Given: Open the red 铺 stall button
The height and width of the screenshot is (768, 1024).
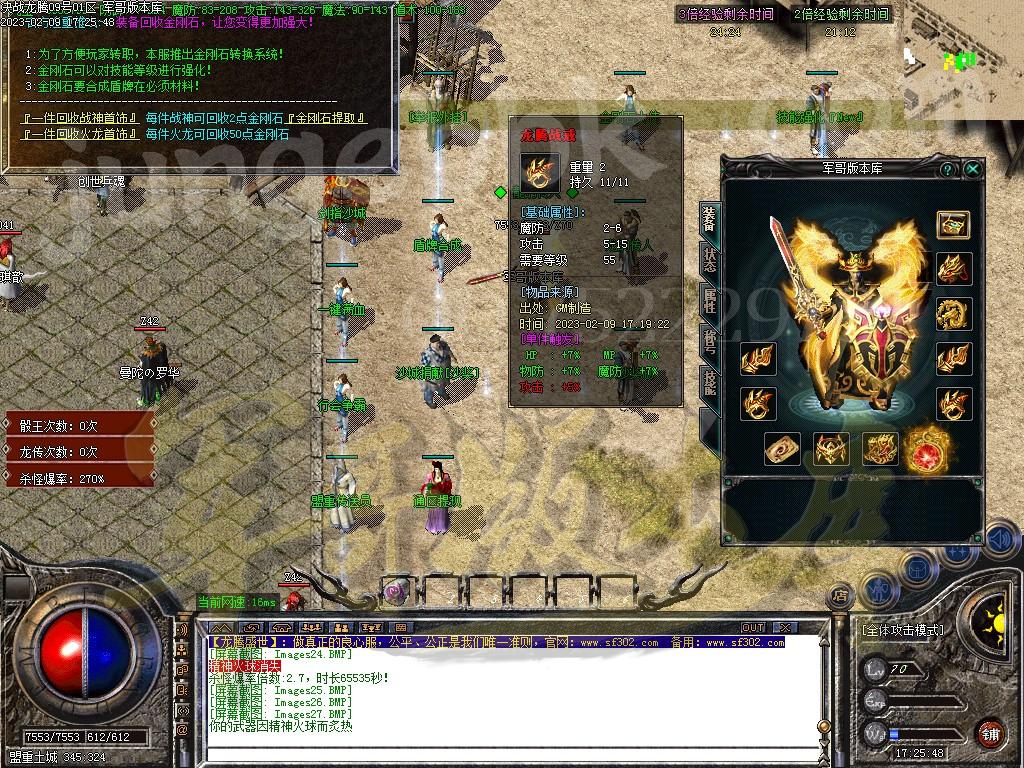Looking at the screenshot, I should coord(990,732).
